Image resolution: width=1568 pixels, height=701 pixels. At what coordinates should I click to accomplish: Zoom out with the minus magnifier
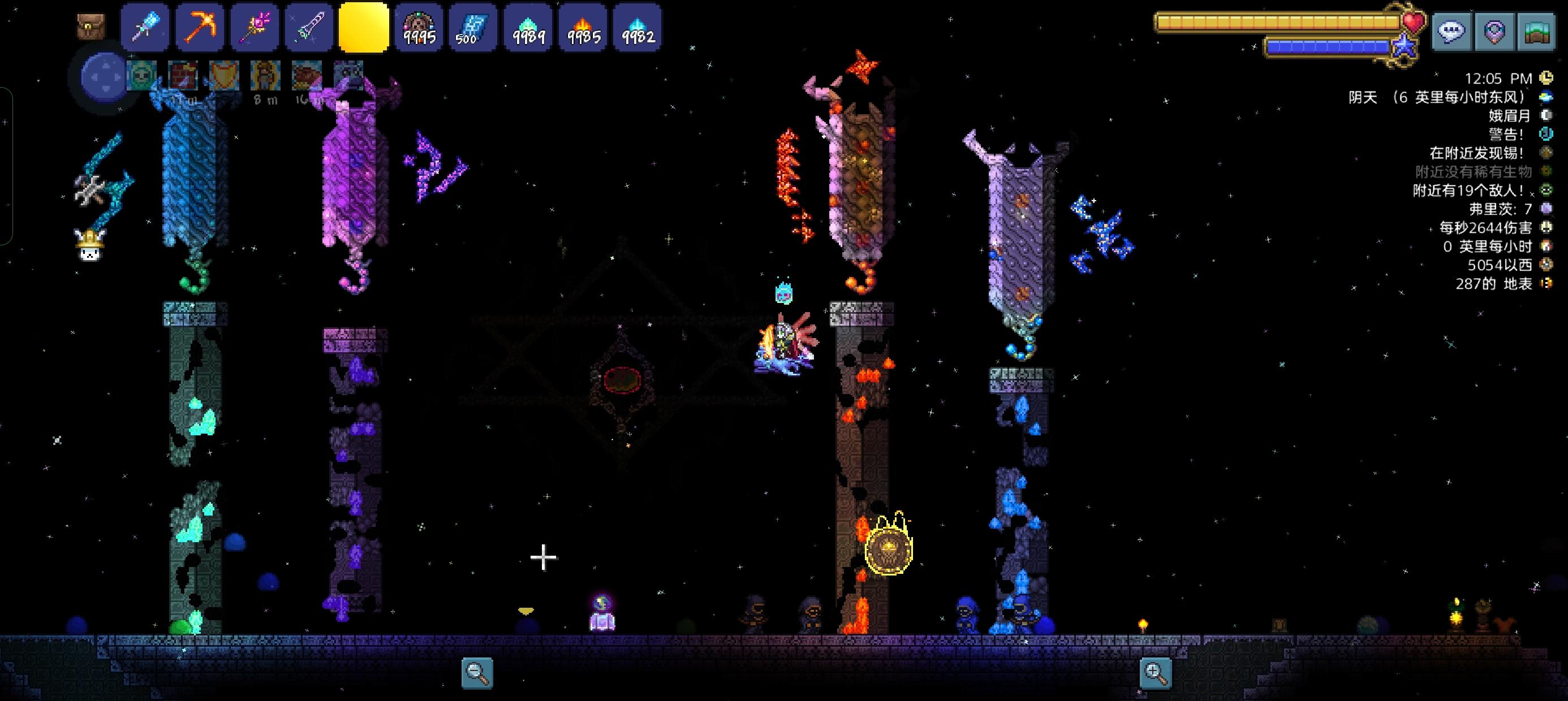tap(477, 673)
